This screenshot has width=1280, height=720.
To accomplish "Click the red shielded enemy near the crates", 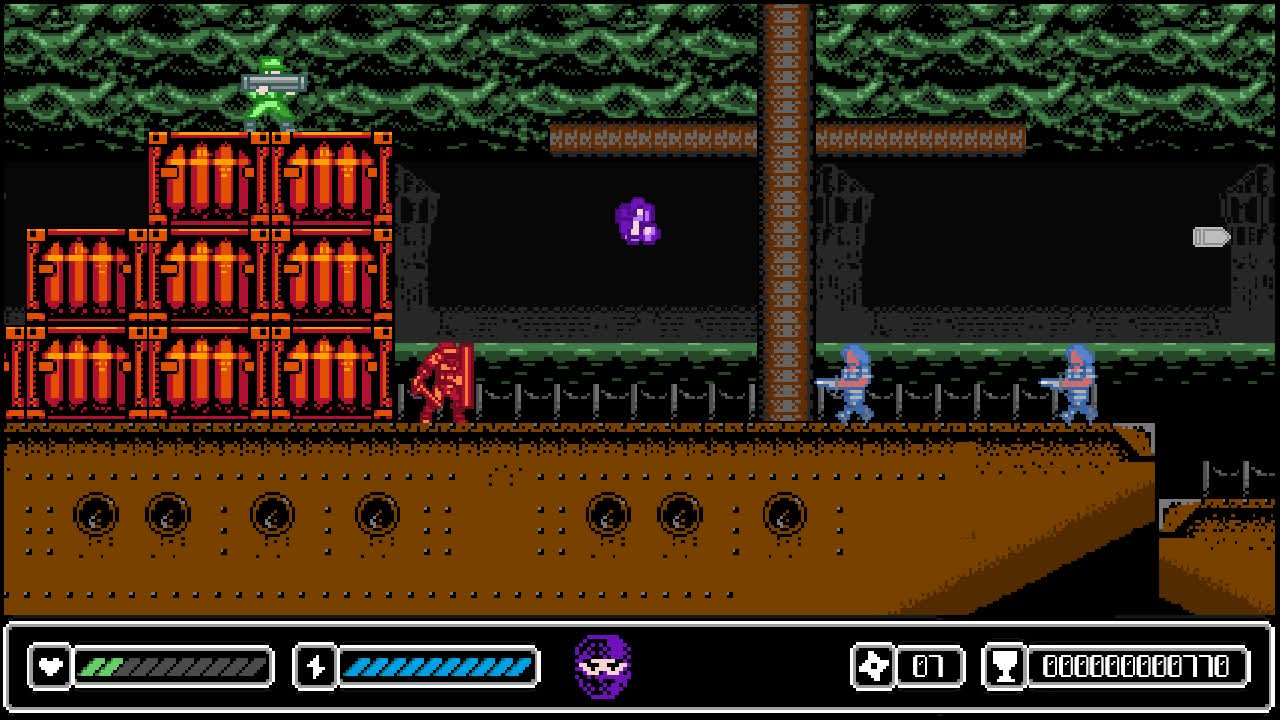I will click(x=440, y=380).
